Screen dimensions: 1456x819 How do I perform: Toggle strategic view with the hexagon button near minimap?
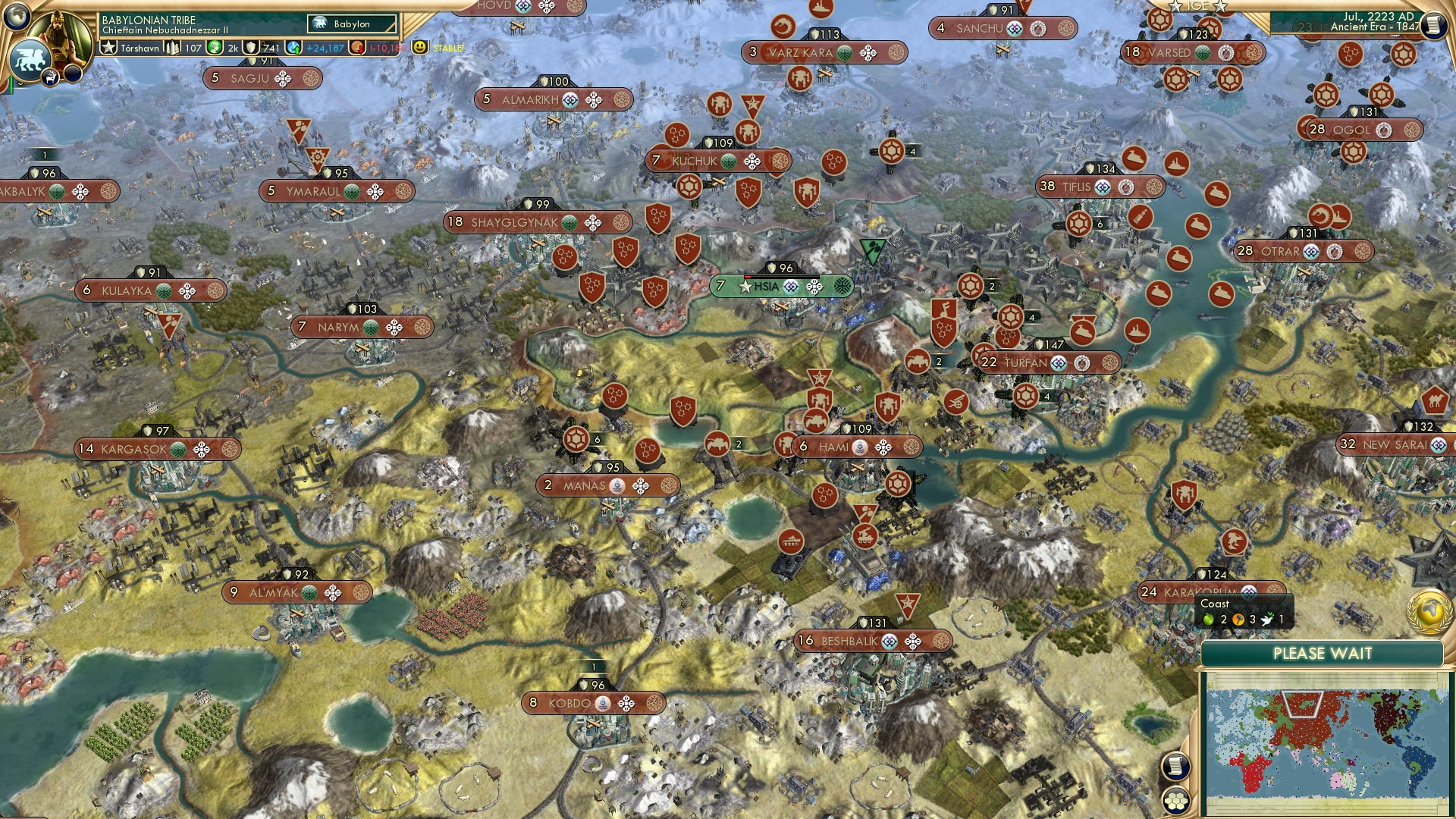pos(1176,799)
